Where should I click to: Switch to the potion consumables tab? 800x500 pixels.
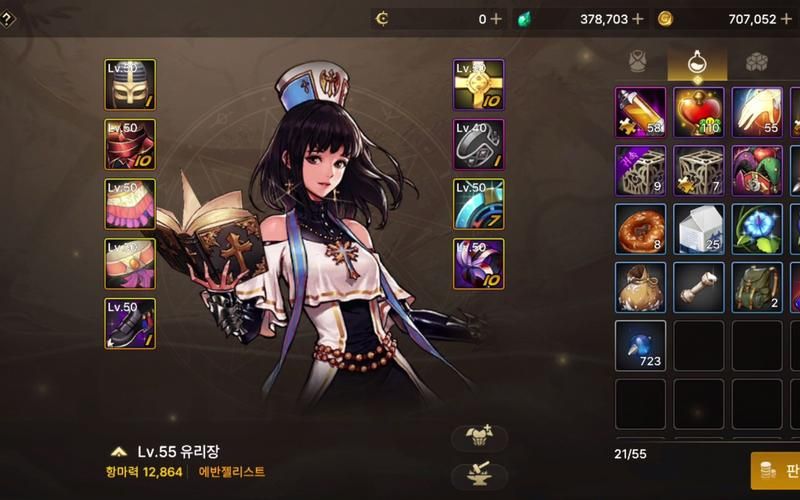pos(697,62)
